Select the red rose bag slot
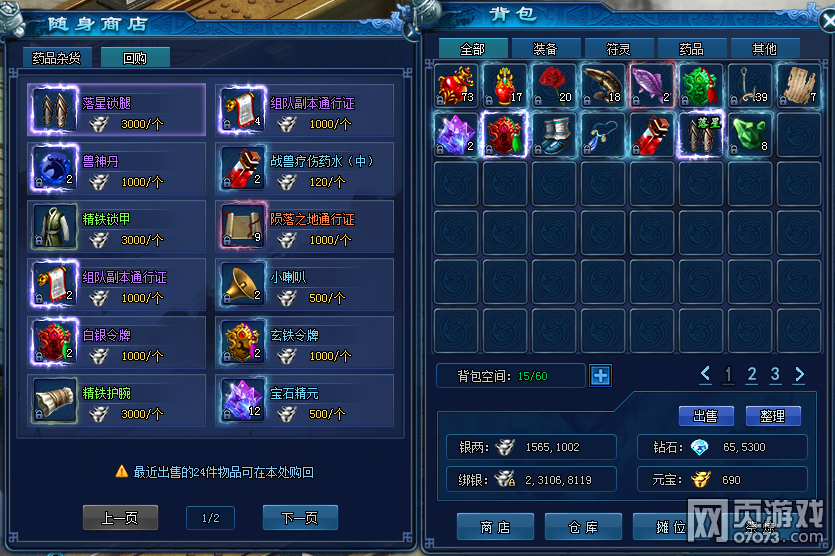This screenshot has height=556, width=835. 552,86
